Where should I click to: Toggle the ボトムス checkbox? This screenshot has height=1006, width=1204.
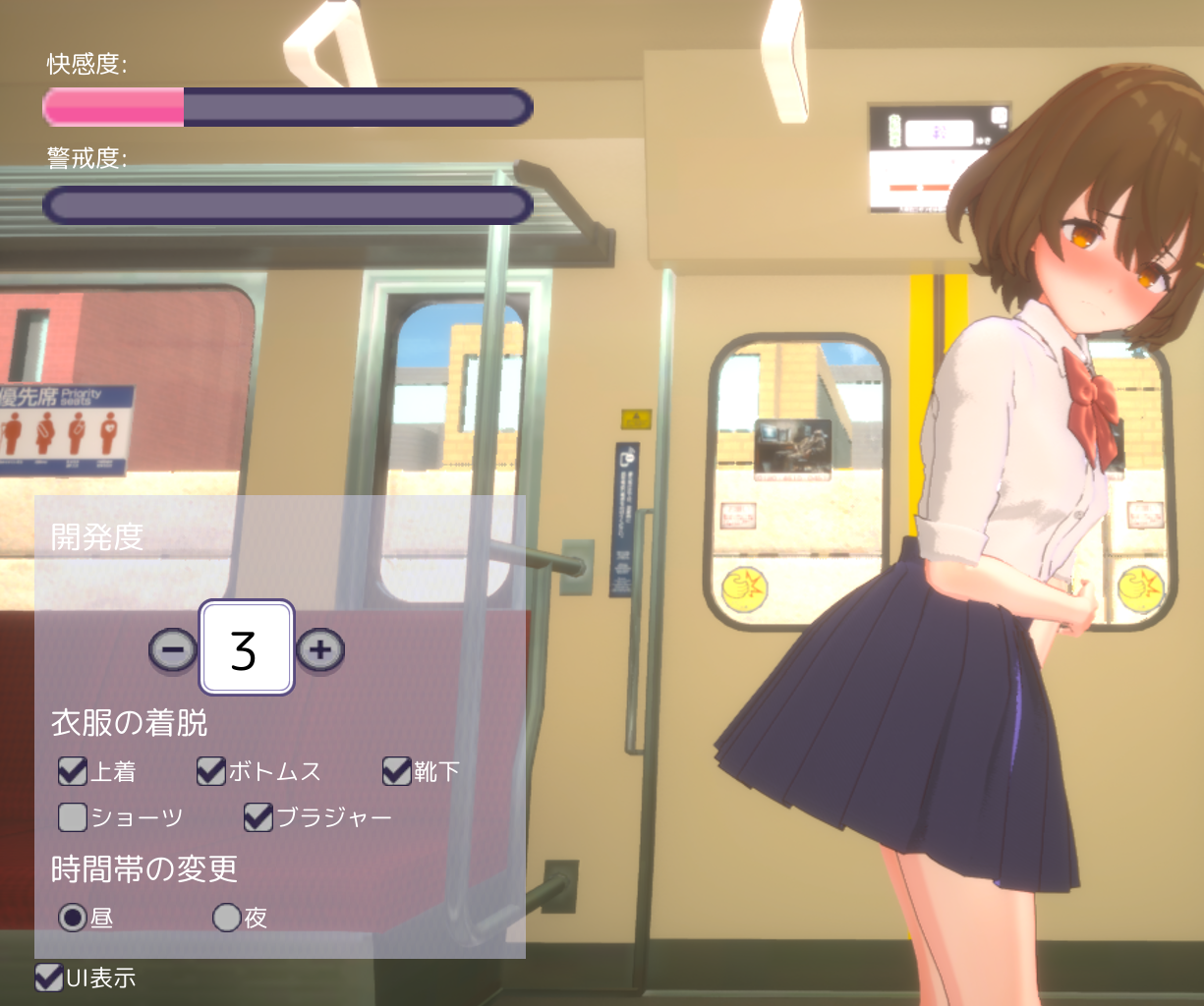[210, 771]
